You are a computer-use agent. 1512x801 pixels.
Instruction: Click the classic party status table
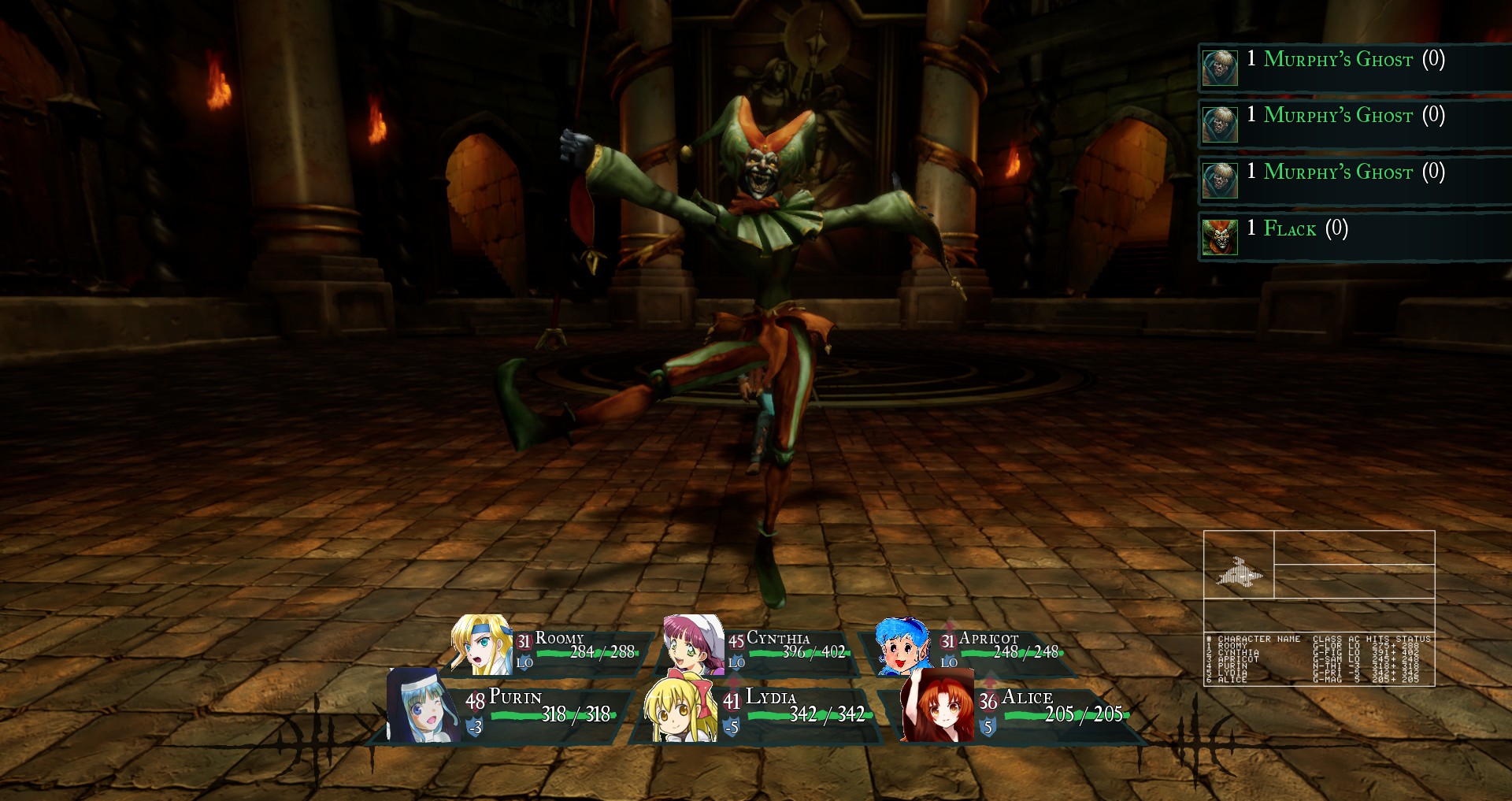point(1319,658)
